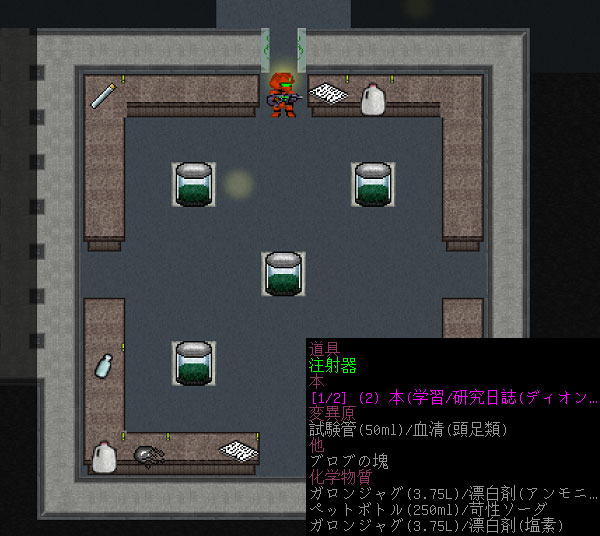Select the gallon jug 漂白剤(塩素) entry
The image size is (600, 536).
click(438, 525)
